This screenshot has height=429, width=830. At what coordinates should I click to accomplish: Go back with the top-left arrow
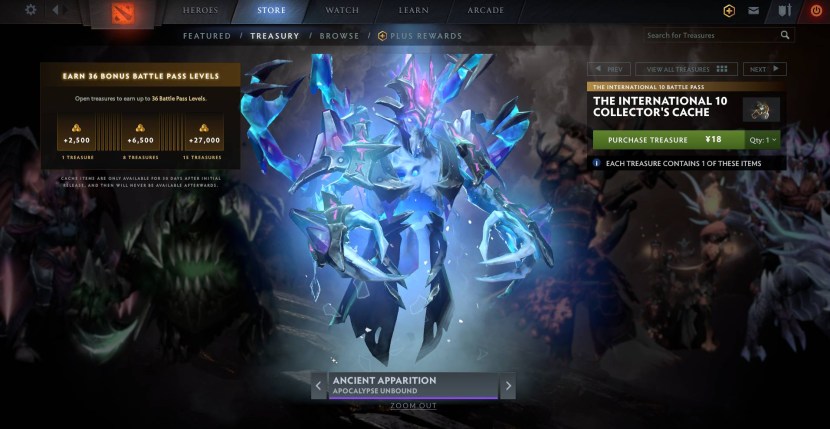coord(55,10)
